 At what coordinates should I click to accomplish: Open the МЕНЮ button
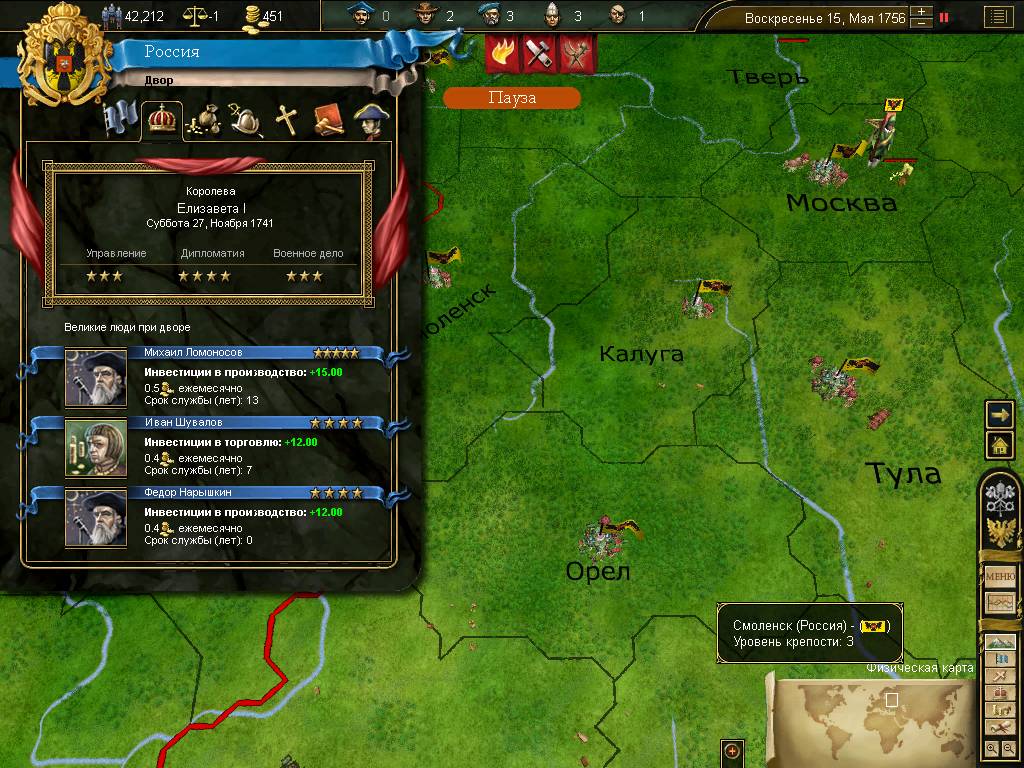coord(1000,576)
